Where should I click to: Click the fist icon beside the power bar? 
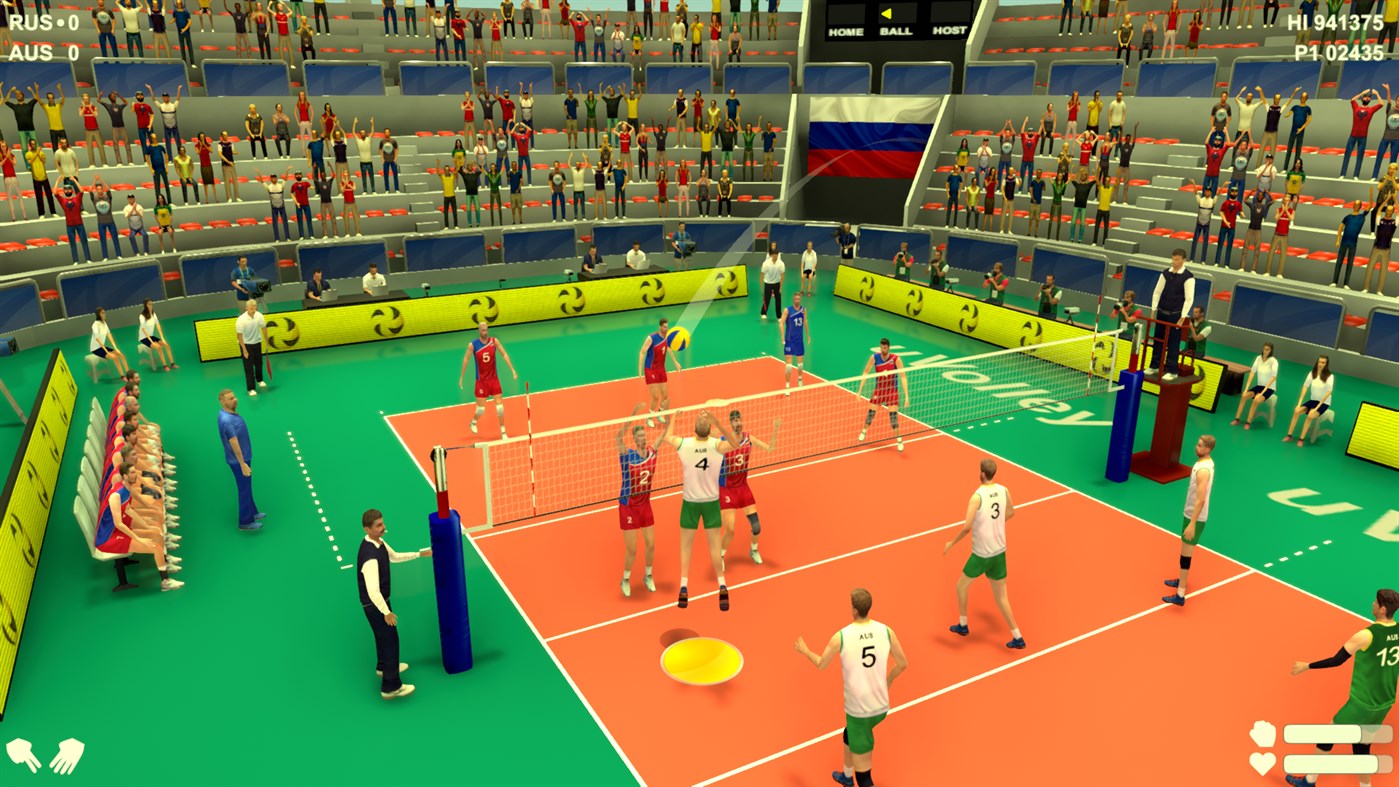click(x=1263, y=734)
